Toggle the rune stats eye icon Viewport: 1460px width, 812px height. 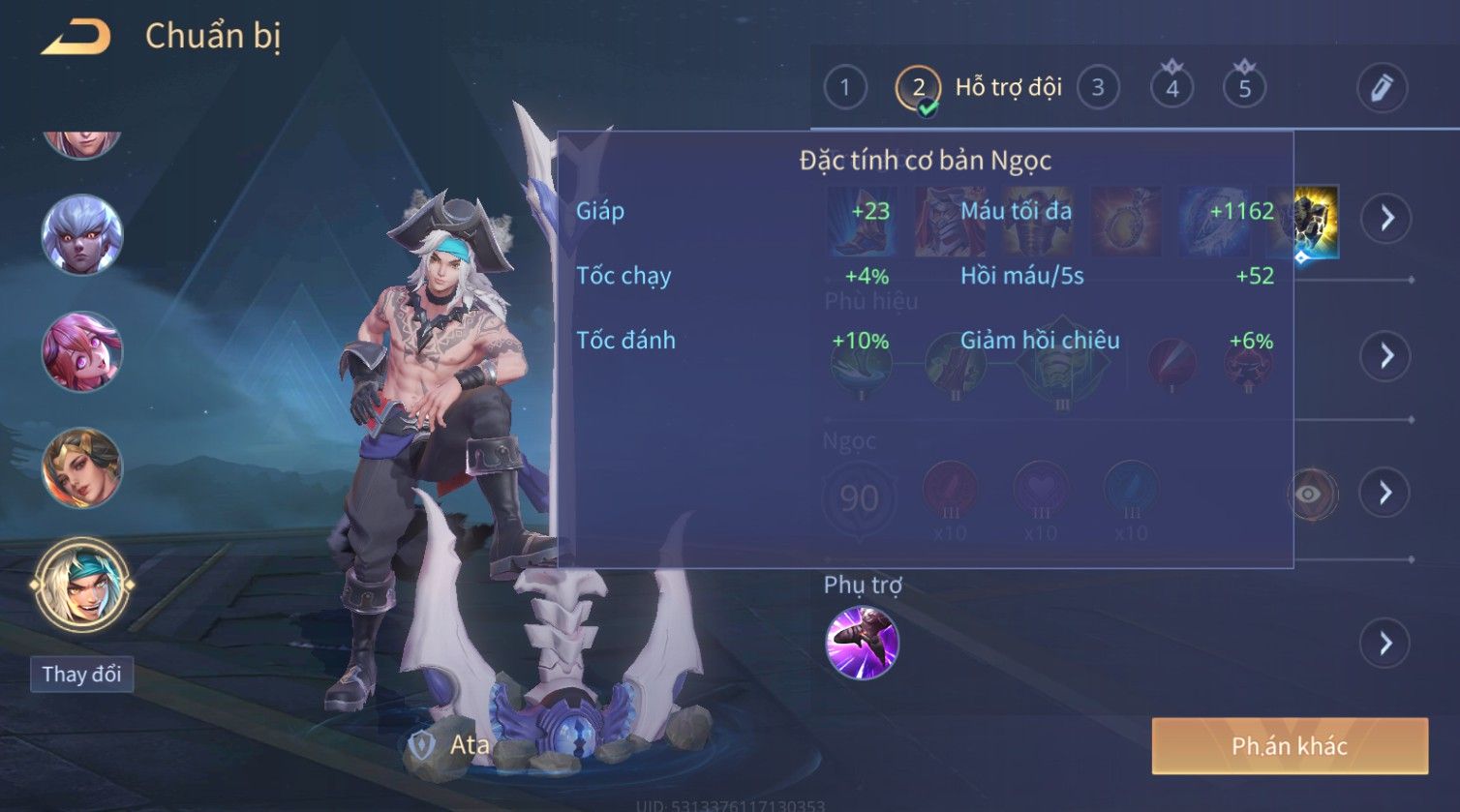1309,494
